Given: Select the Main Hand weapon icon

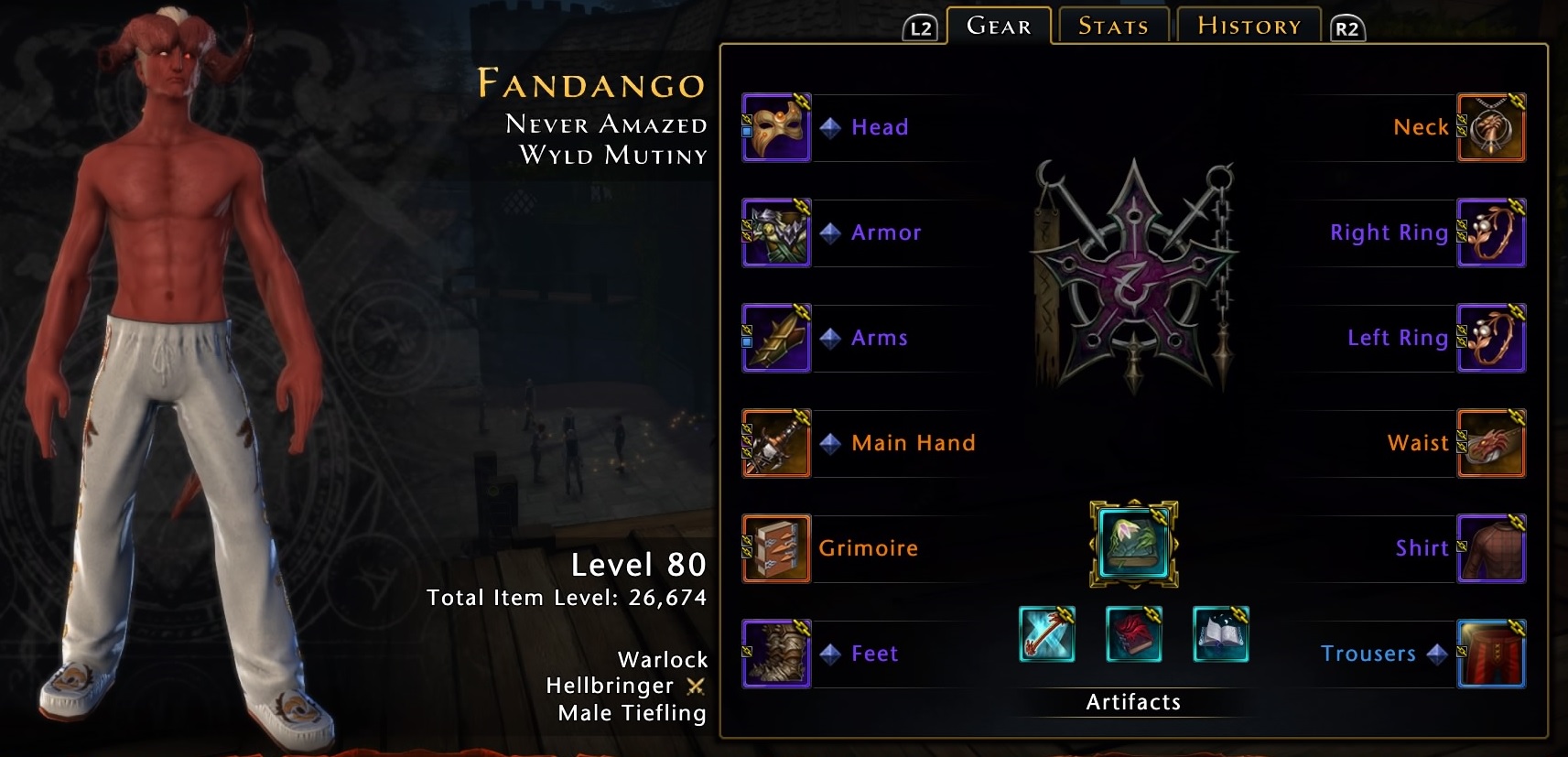Looking at the screenshot, I should [x=776, y=443].
